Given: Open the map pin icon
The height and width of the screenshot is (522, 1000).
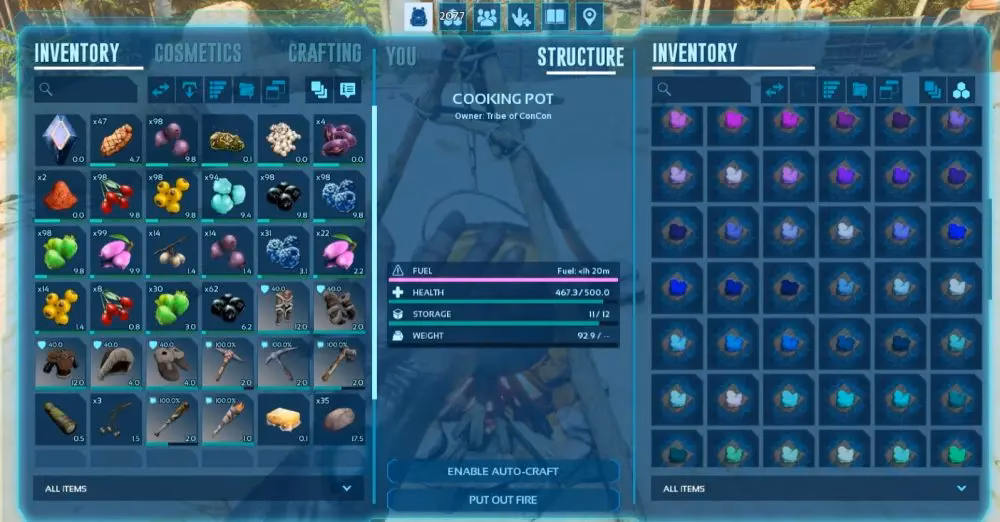Looking at the screenshot, I should click(589, 16).
